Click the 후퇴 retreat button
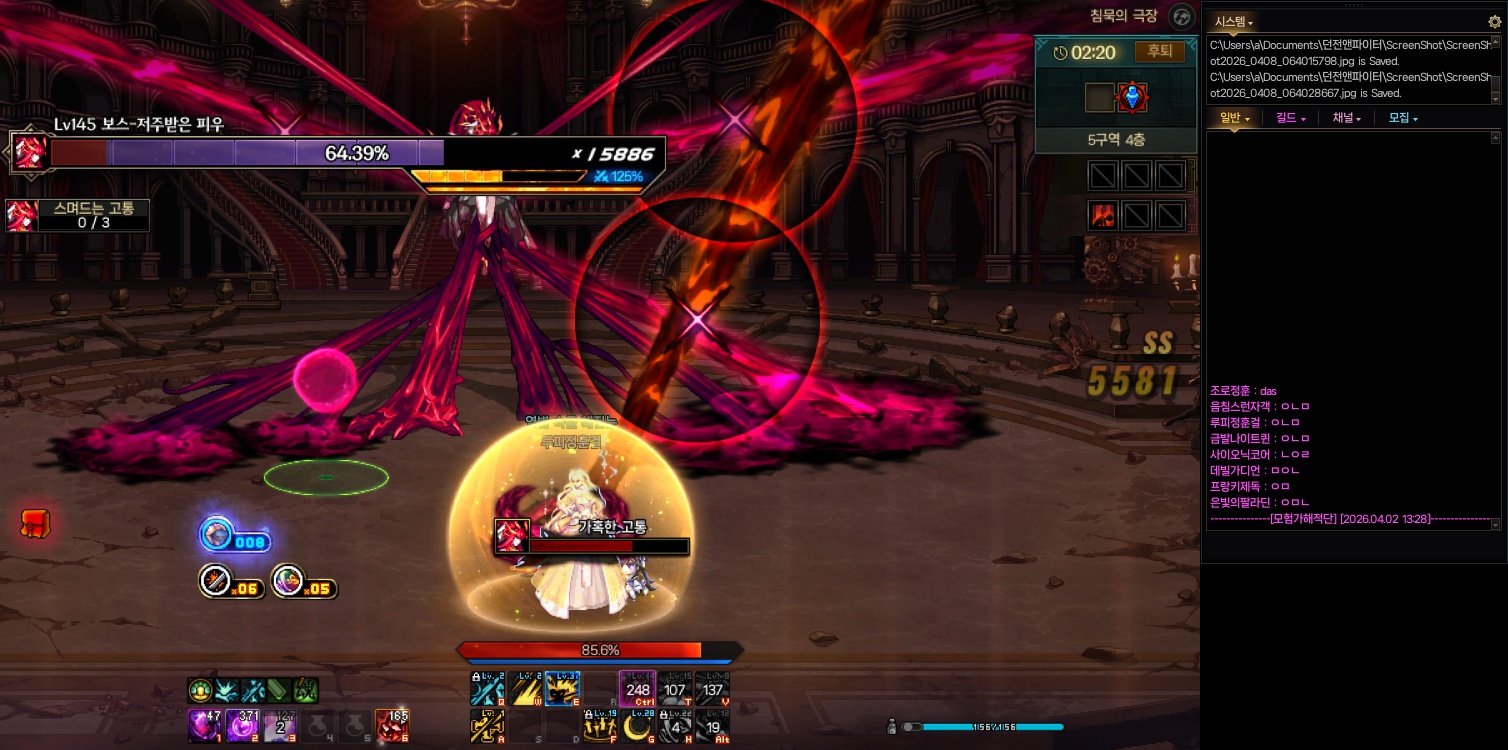Viewport: 1508px width, 750px height. (1159, 52)
